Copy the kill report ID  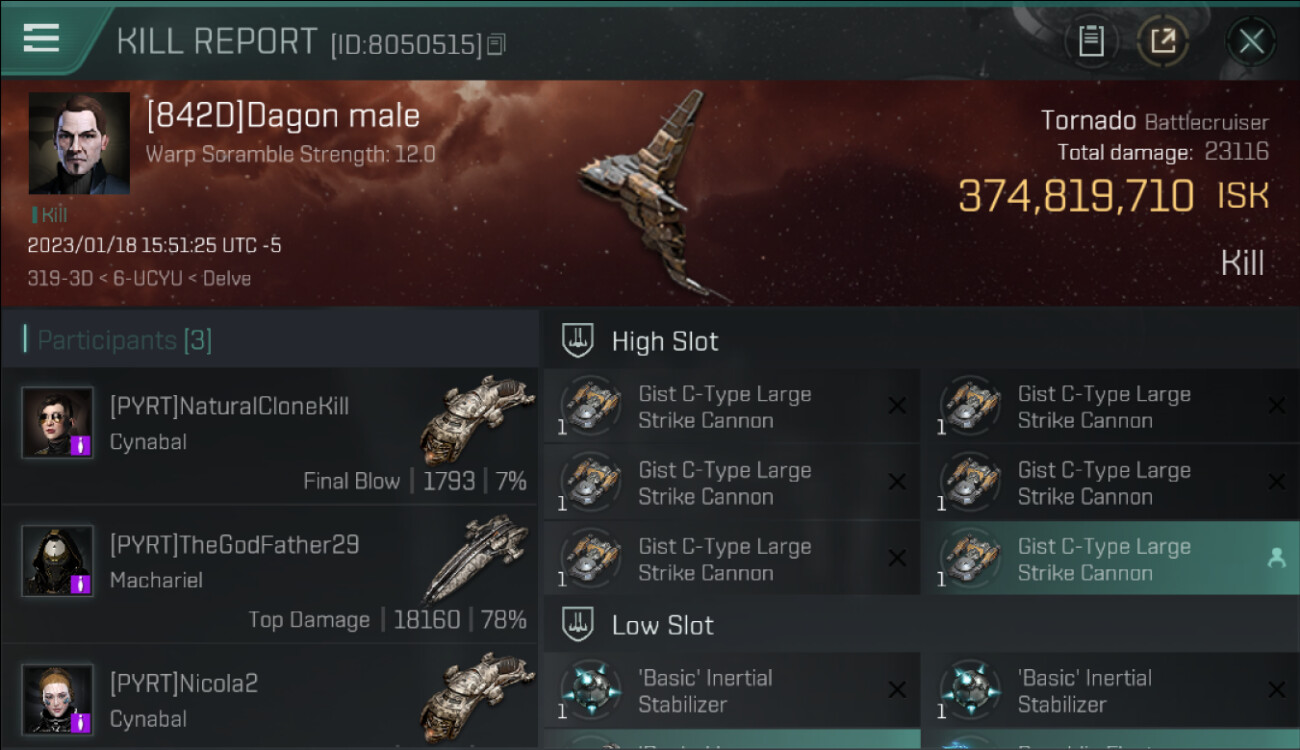(498, 44)
